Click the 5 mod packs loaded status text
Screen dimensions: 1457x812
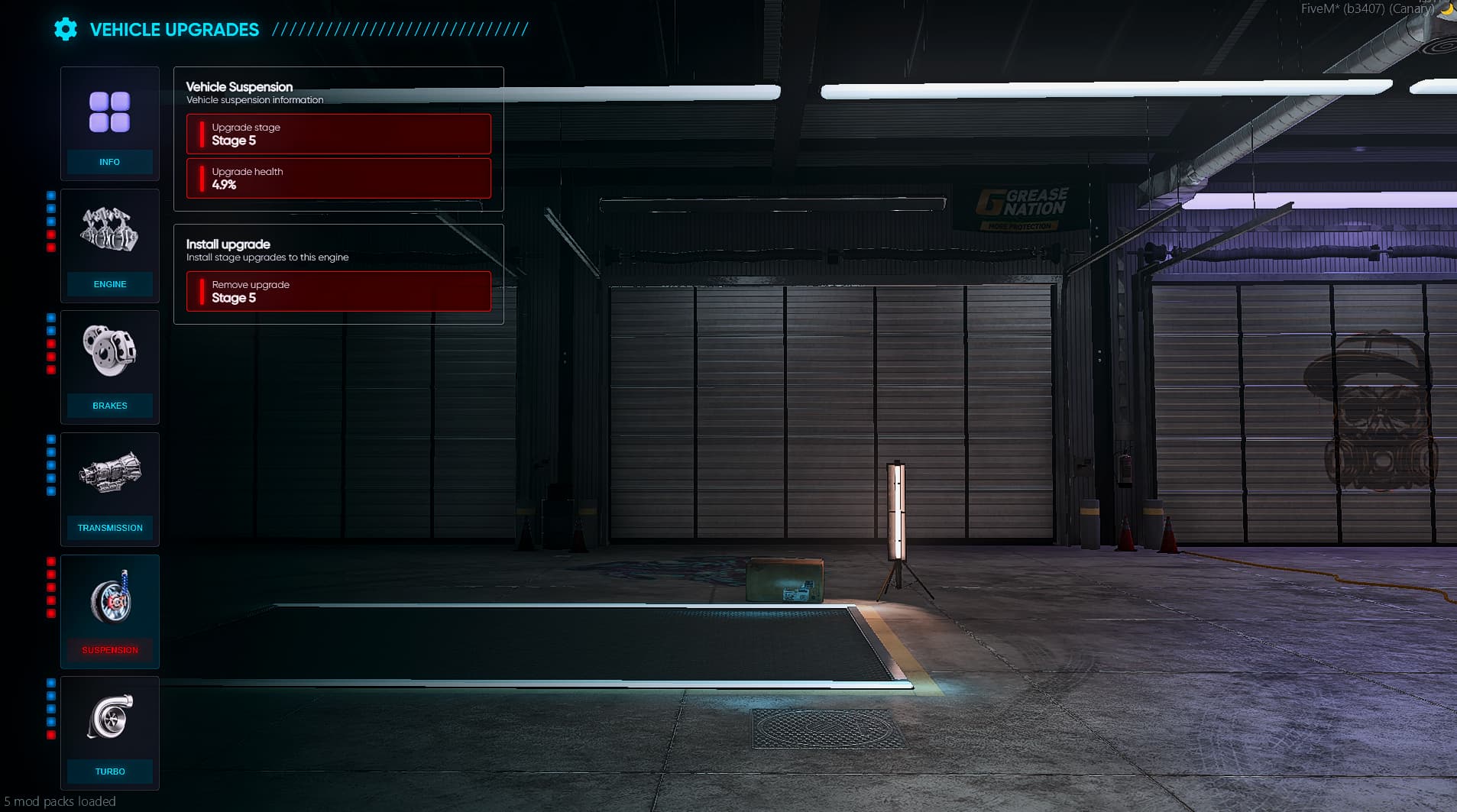click(x=60, y=801)
